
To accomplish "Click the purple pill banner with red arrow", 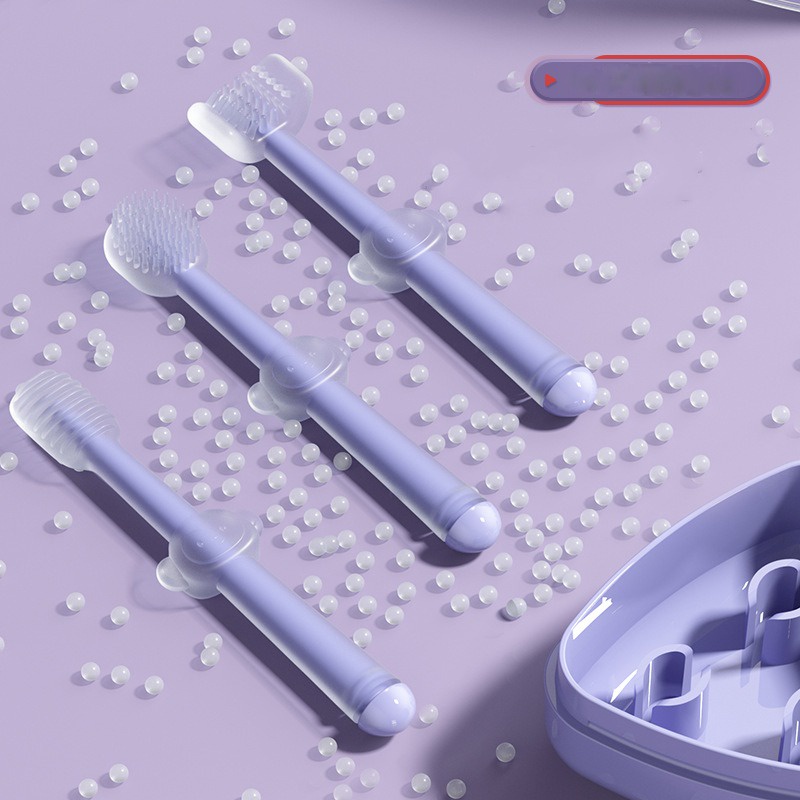I will pos(650,79).
